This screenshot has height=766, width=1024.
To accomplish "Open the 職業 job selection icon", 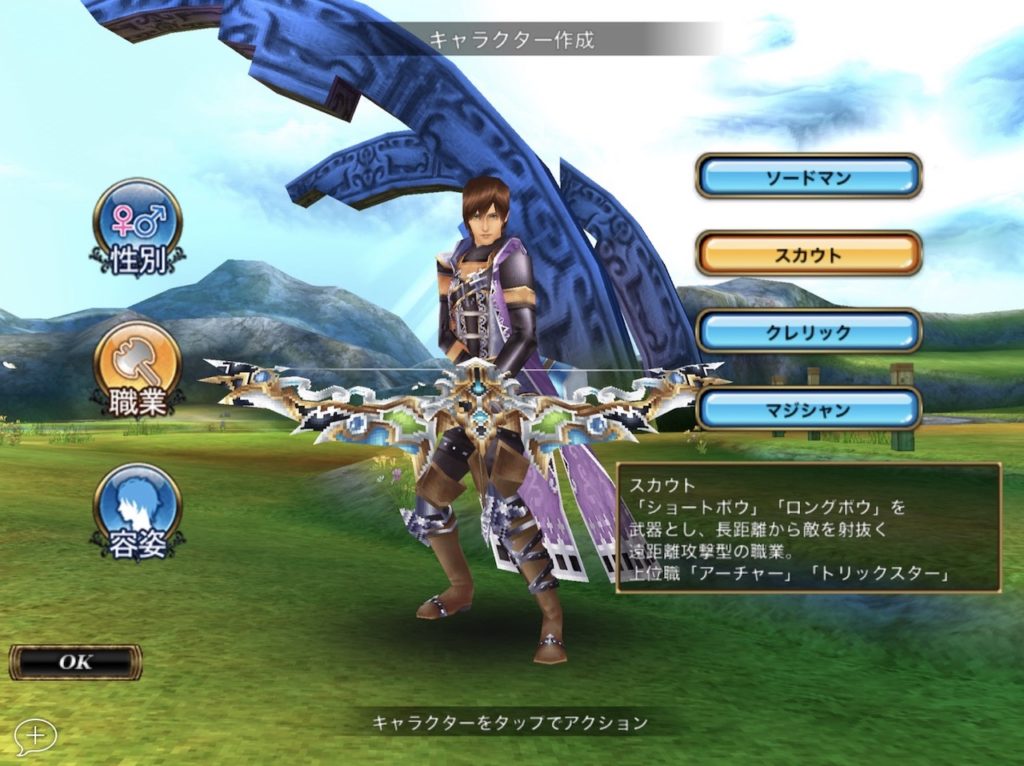I will coord(137,368).
